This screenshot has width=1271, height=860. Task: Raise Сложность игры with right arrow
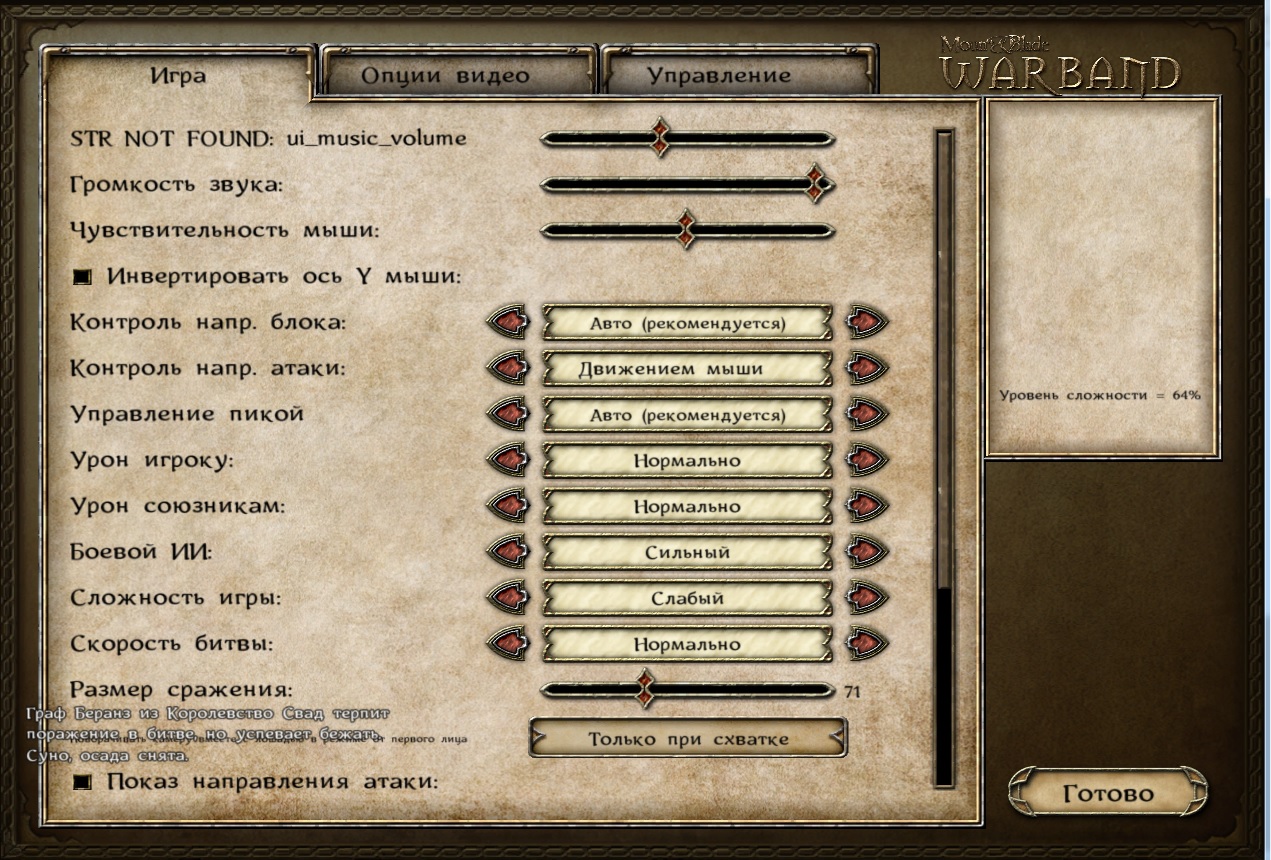pos(865,598)
